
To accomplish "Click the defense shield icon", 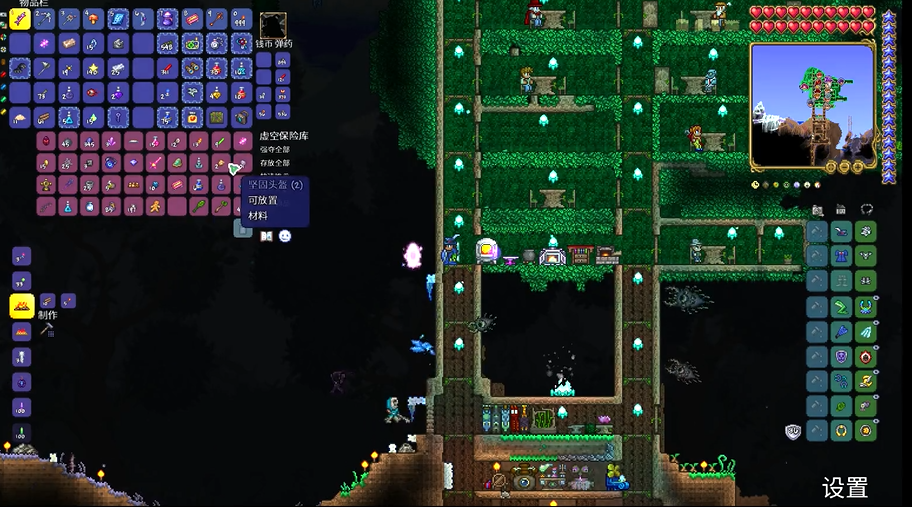I will [x=793, y=432].
